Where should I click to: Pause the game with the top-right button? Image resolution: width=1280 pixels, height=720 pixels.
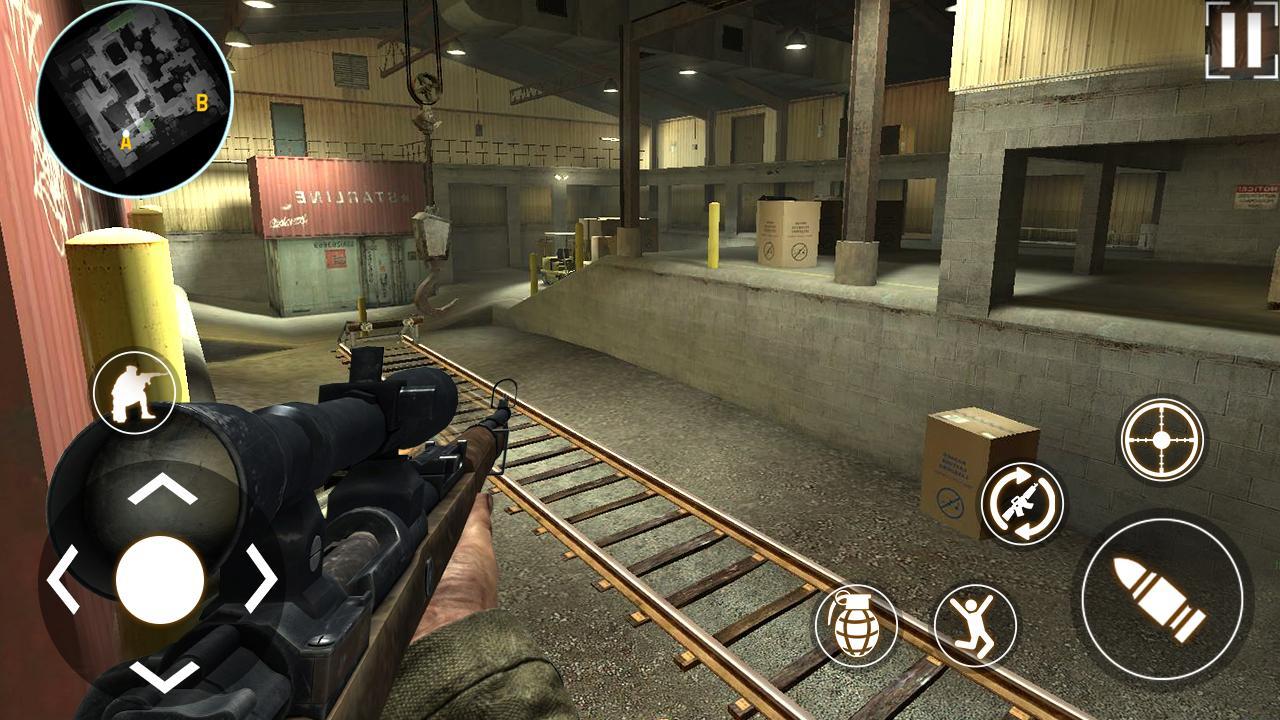[1241, 38]
